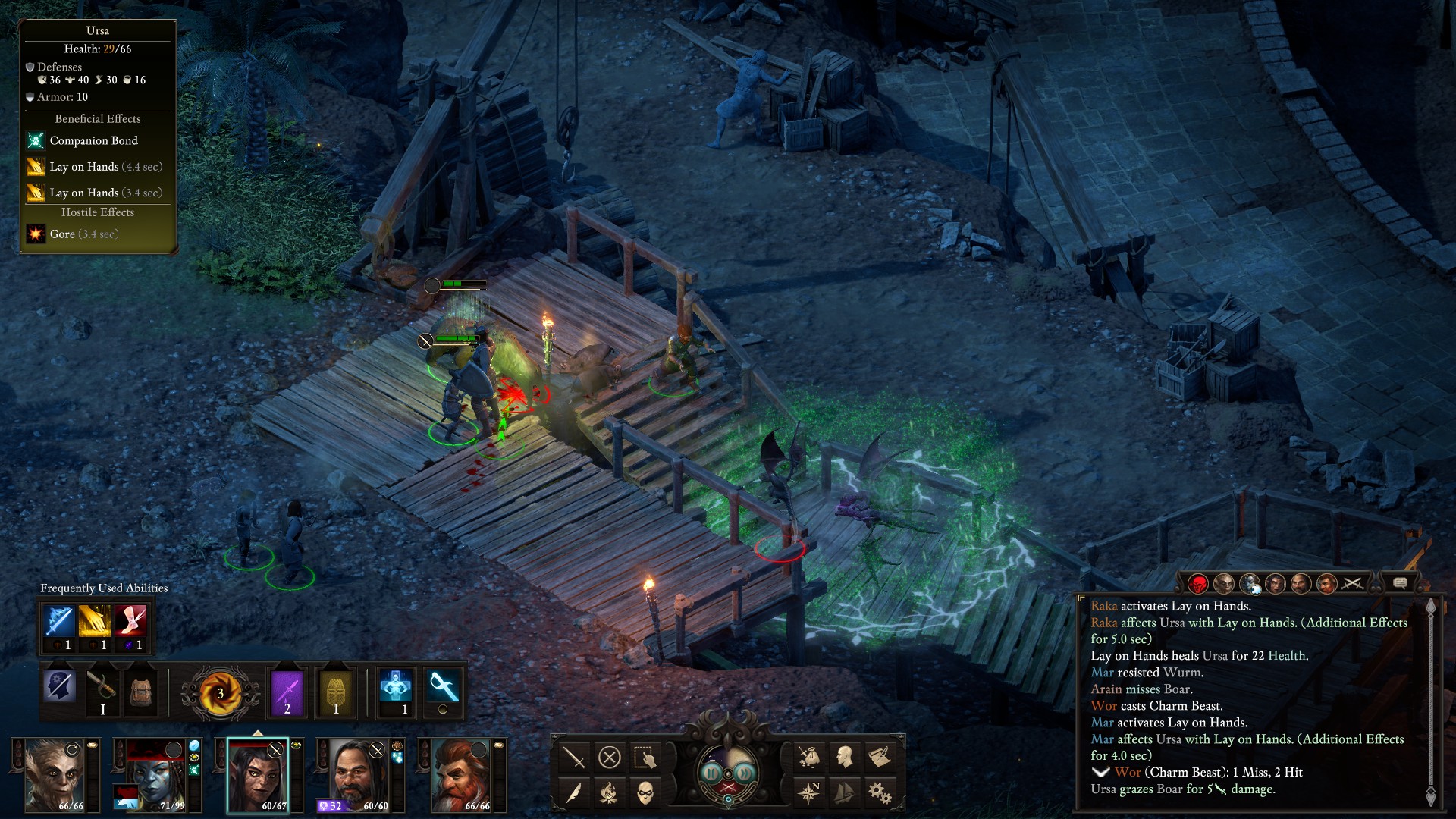This screenshot has width=1456, height=819.
Task: Open the campfire rest menu
Action: pos(610,793)
